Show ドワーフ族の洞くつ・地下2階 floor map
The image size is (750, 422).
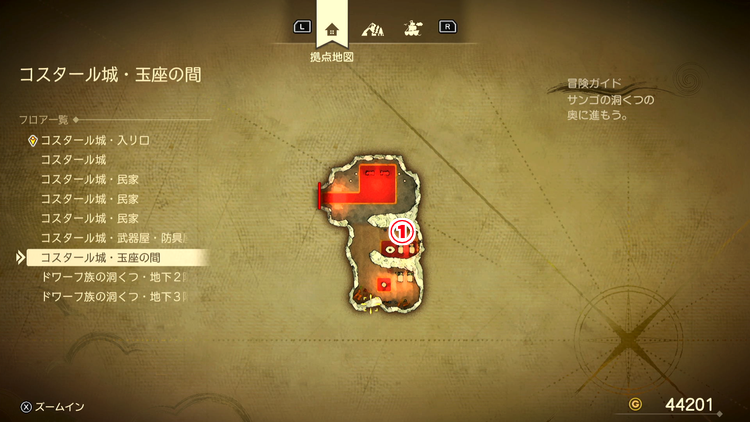[112, 277]
